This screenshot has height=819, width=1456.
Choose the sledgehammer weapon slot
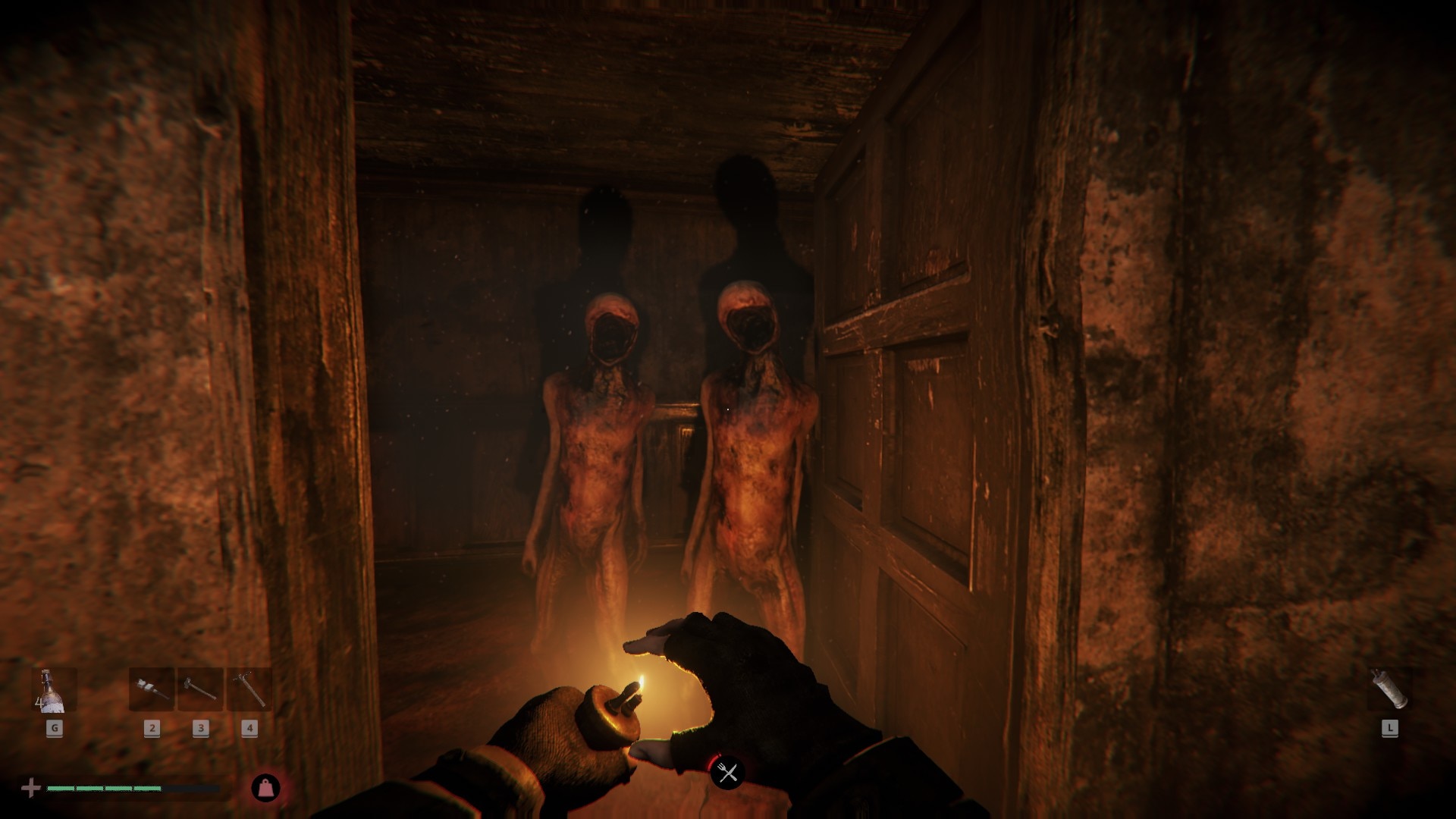[200, 689]
